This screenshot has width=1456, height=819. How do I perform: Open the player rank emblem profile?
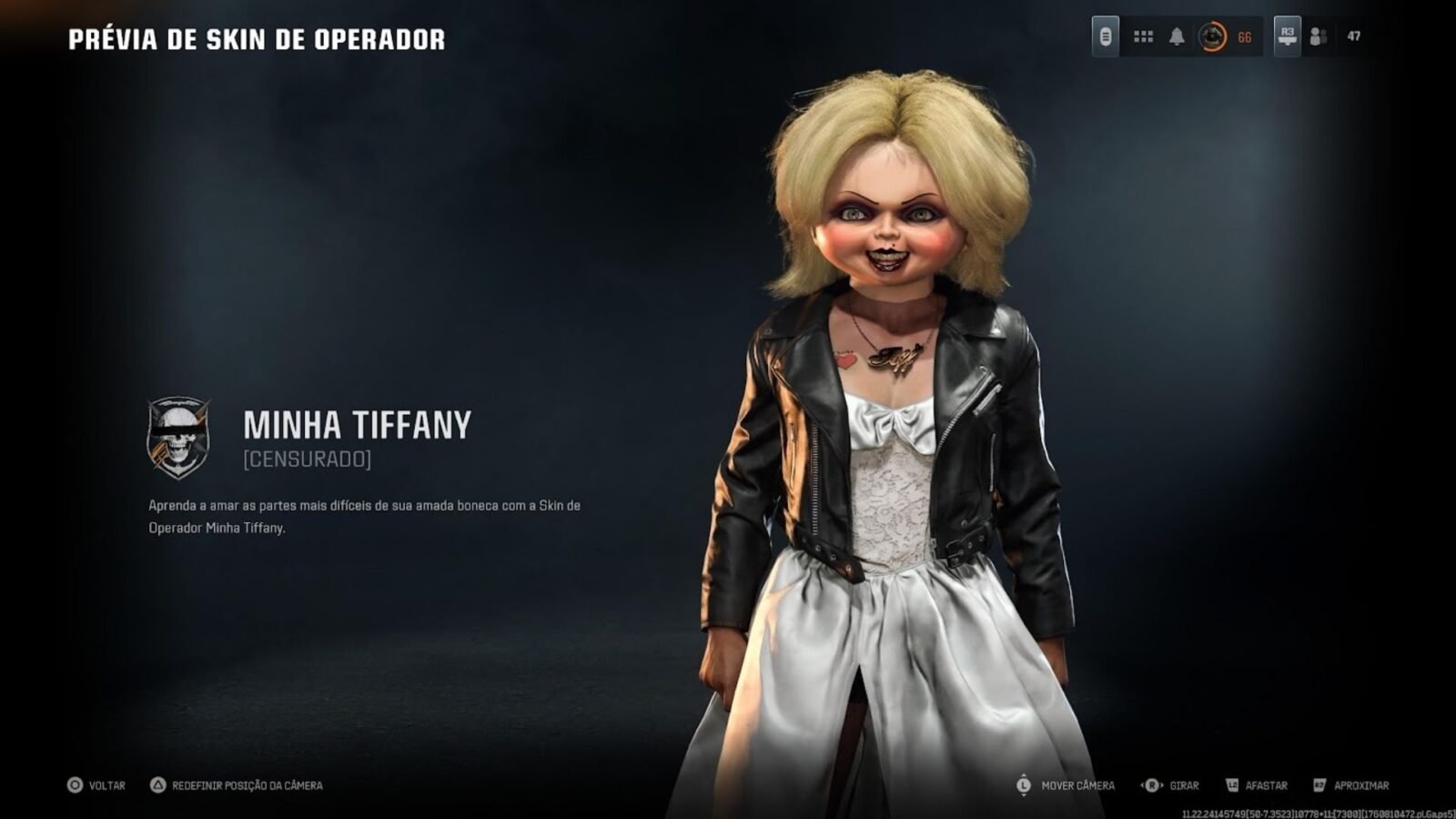[1212, 36]
